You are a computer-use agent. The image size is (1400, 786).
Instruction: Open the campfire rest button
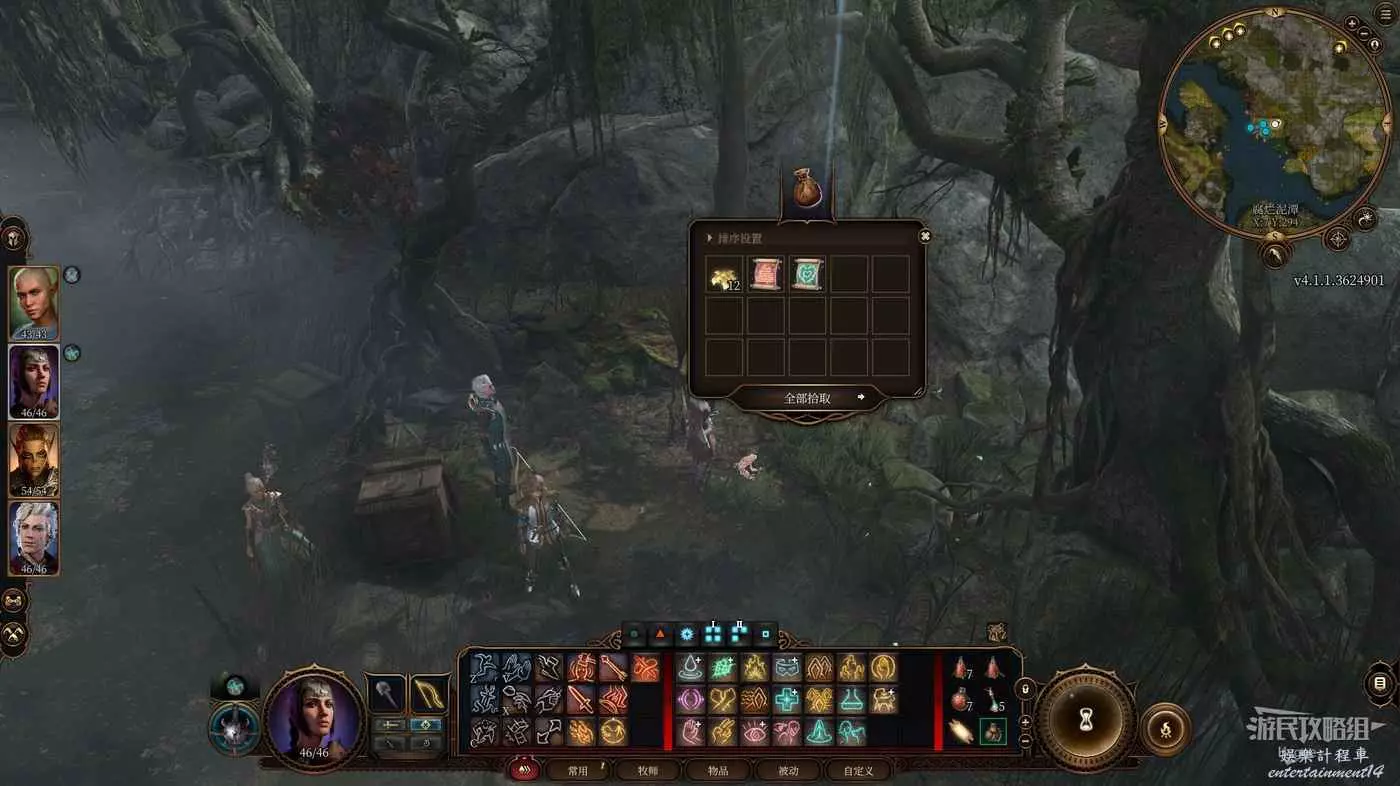click(x=1165, y=729)
